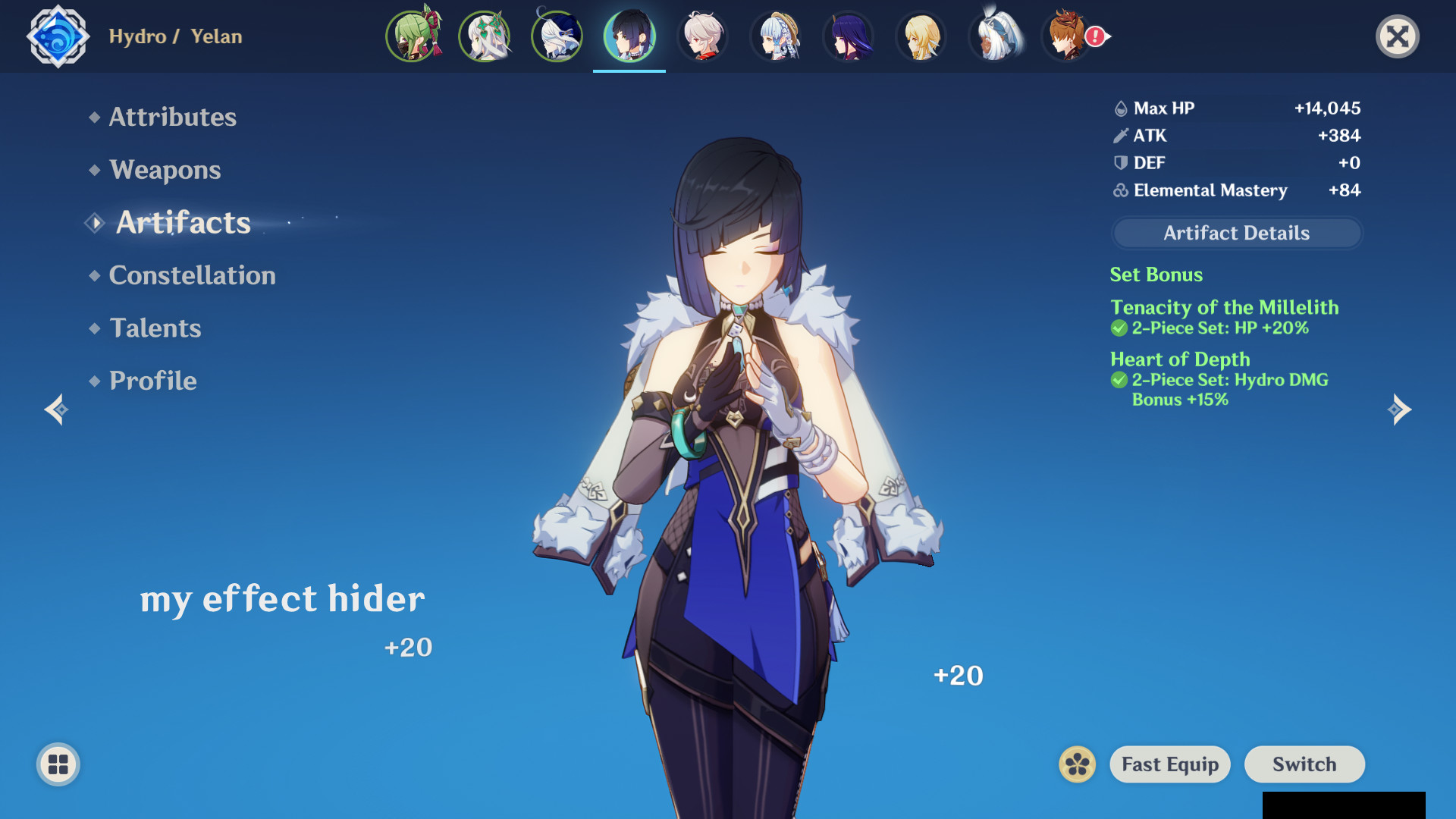Click the golden flower icon beside Fast Equip
Image resolution: width=1456 pixels, height=819 pixels.
pos(1076,764)
